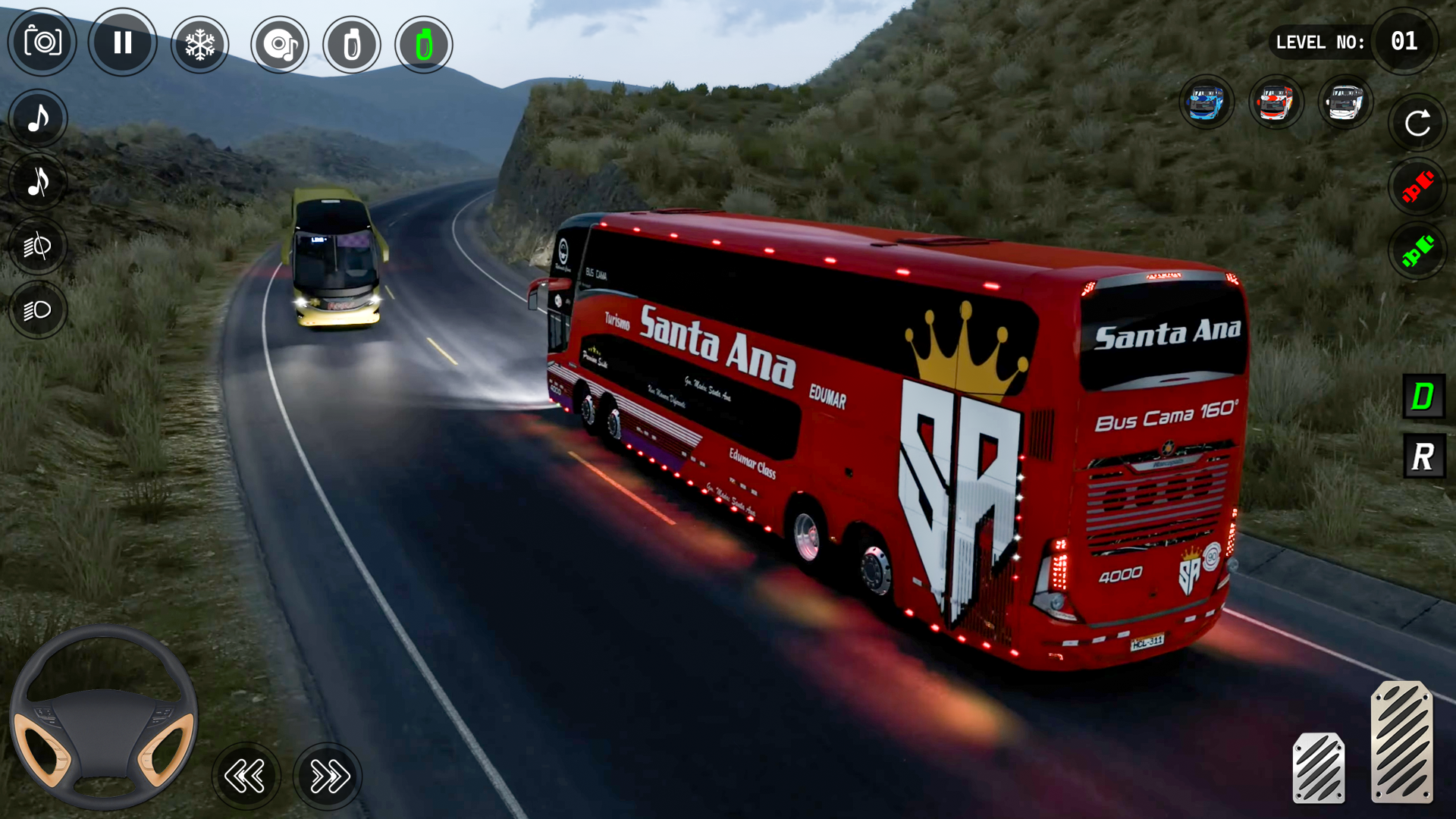This screenshot has height=819, width=1456.
Task: Tap the red seatbelt button
Action: [1417, 187]
